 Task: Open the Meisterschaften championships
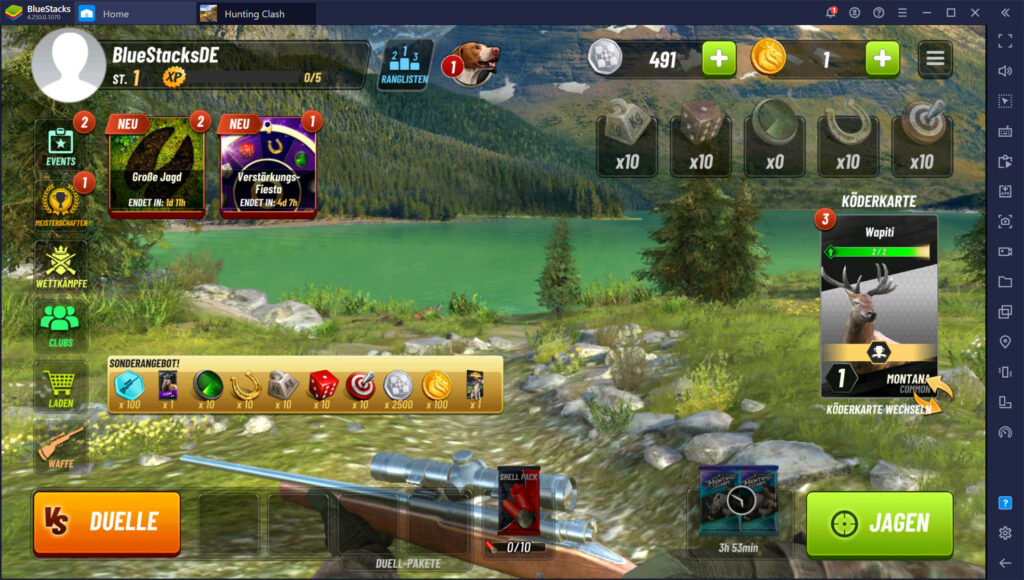(61, 201)
